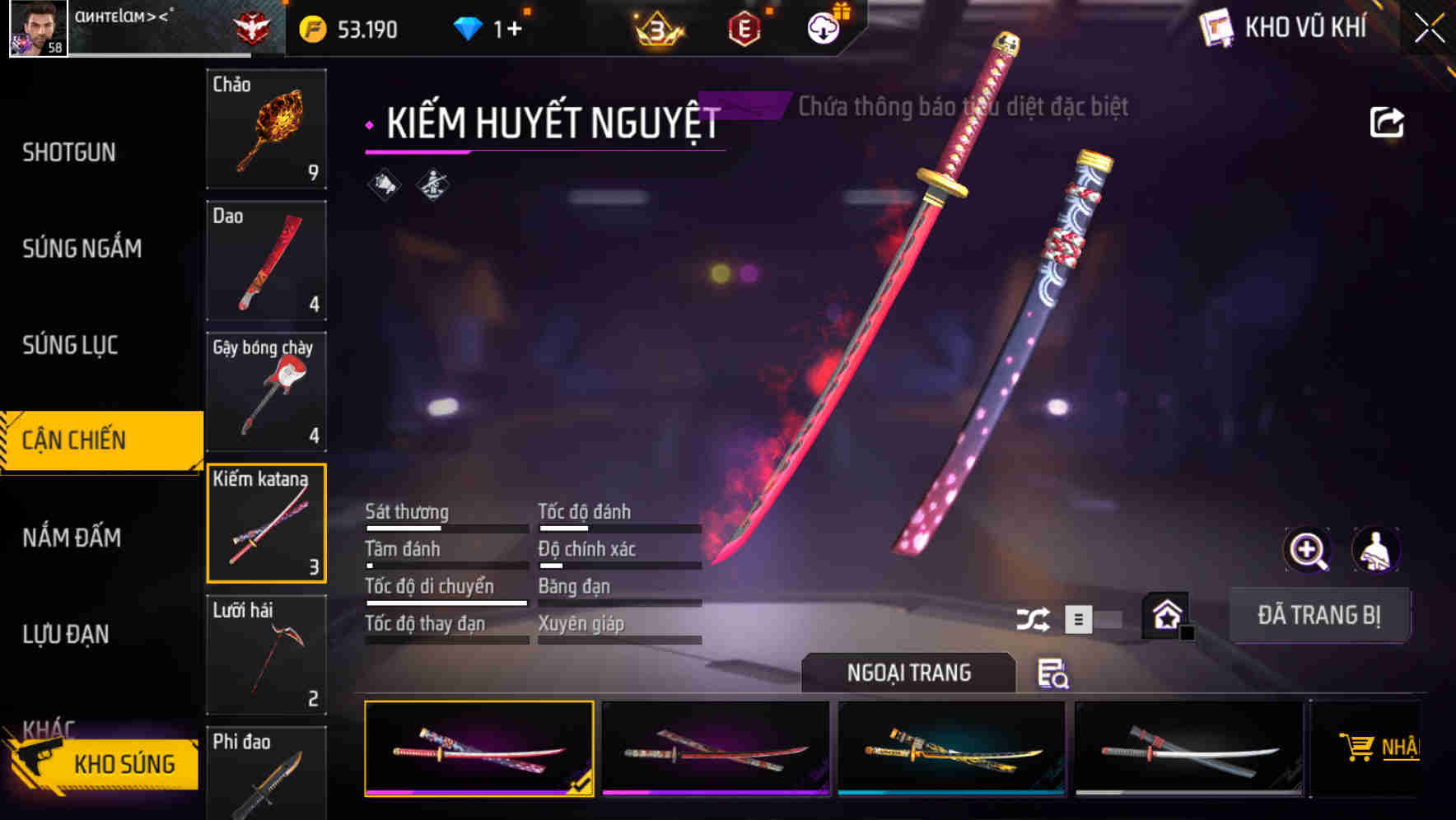Viewport: 1456px width, 820px height.
Task: Select the golden katana skin thumbnail
Action: [951, 748]
